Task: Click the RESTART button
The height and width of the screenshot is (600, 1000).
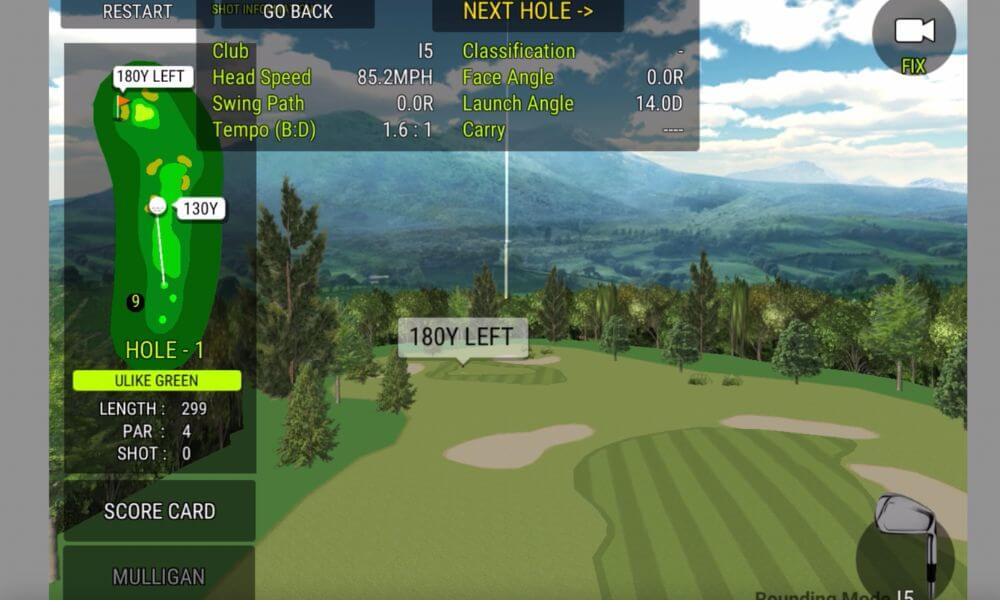Action: point(137,12)
